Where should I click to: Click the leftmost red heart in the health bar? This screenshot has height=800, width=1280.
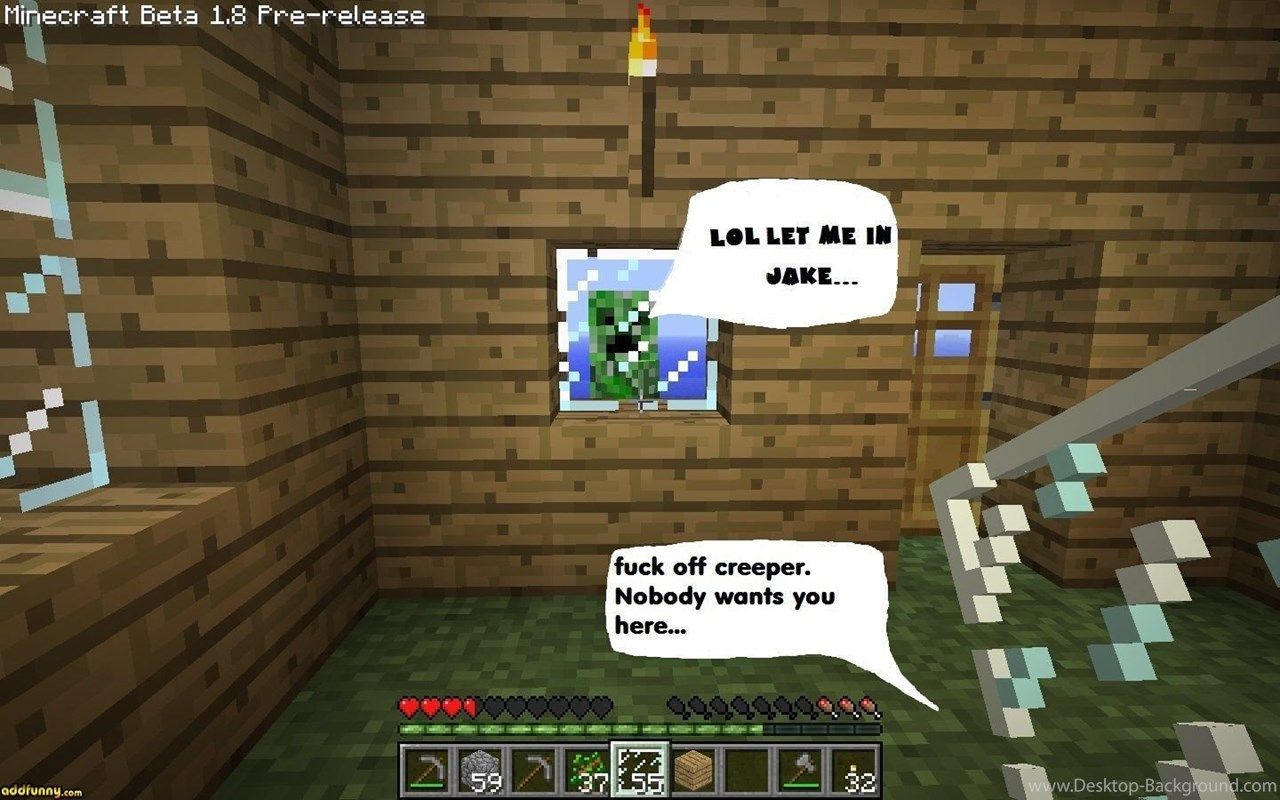click(408, 706)
